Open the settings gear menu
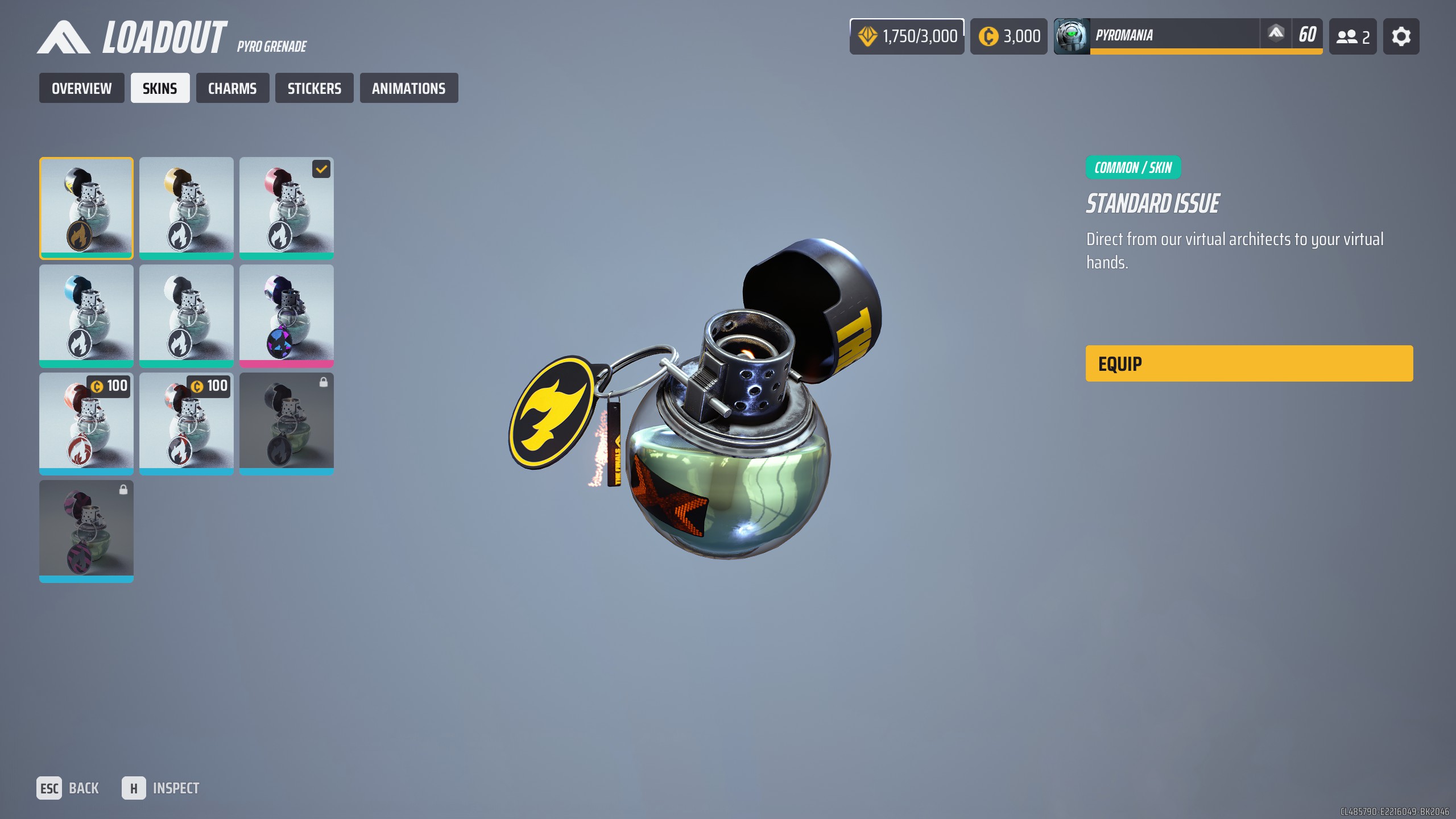 1400,36
